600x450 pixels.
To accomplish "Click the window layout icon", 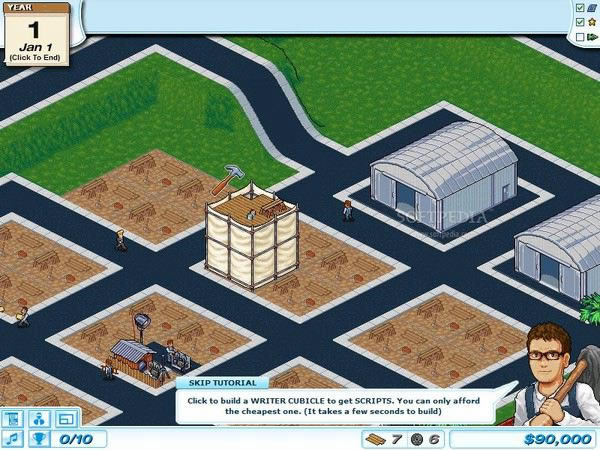I will [x=66, y=419].
